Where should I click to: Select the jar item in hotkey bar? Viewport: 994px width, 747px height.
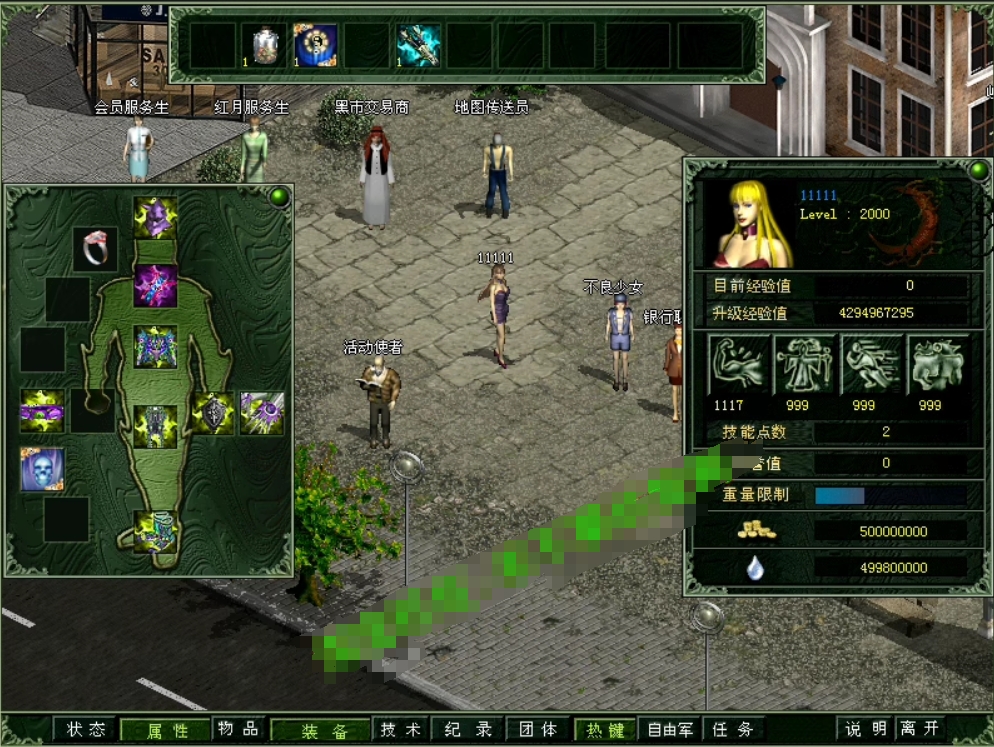(x=265, y=45)
